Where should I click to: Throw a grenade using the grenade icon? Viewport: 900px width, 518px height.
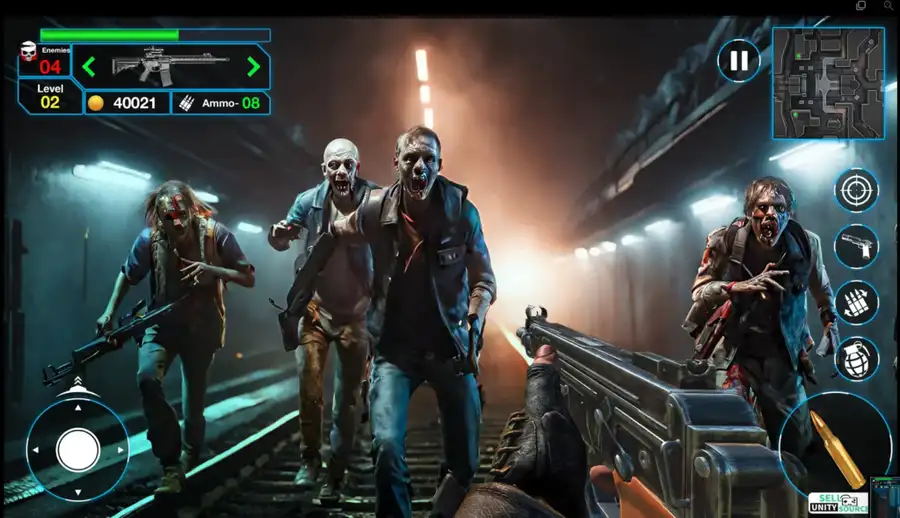point(856,358)
